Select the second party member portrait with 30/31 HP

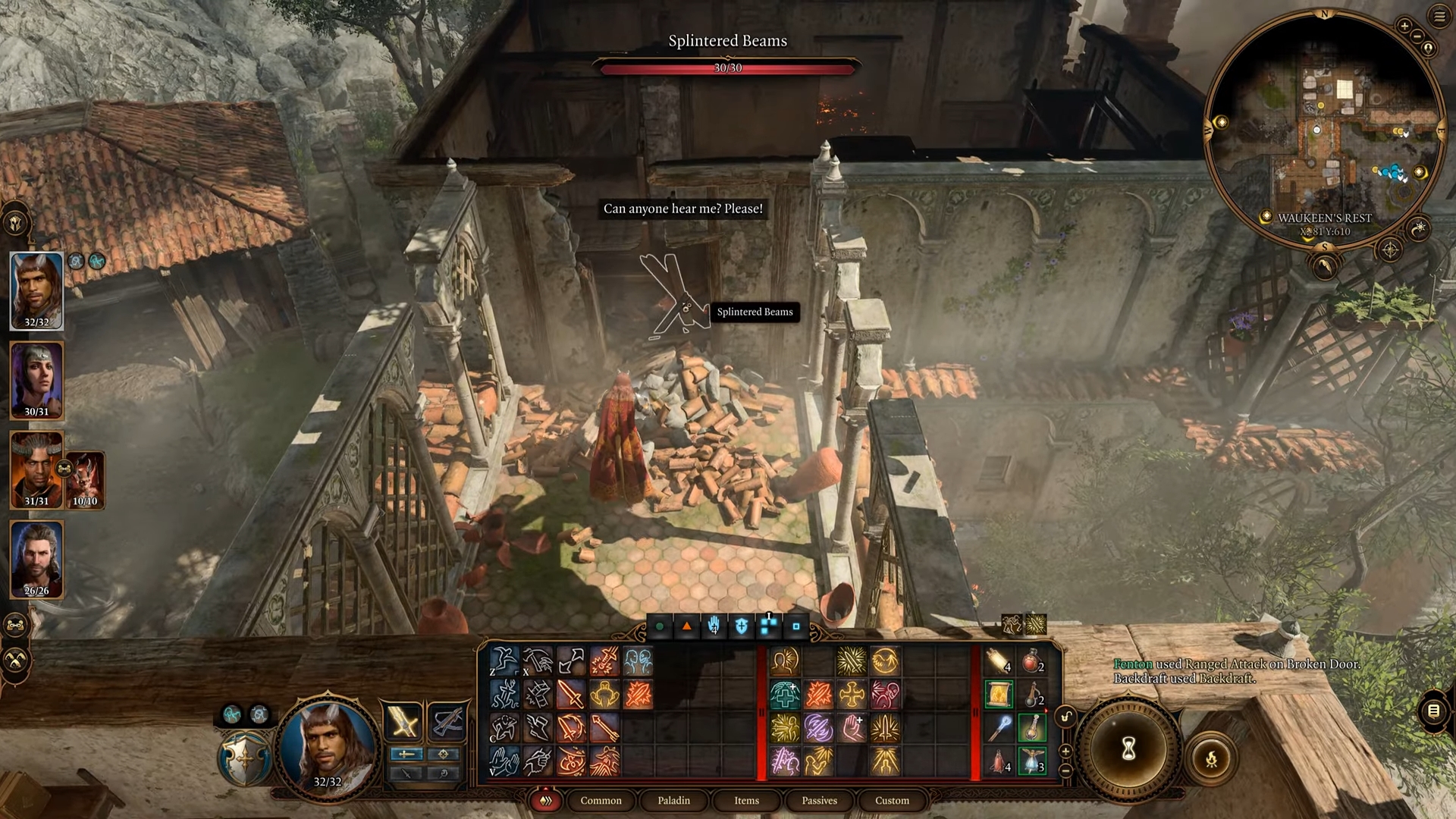36,379
